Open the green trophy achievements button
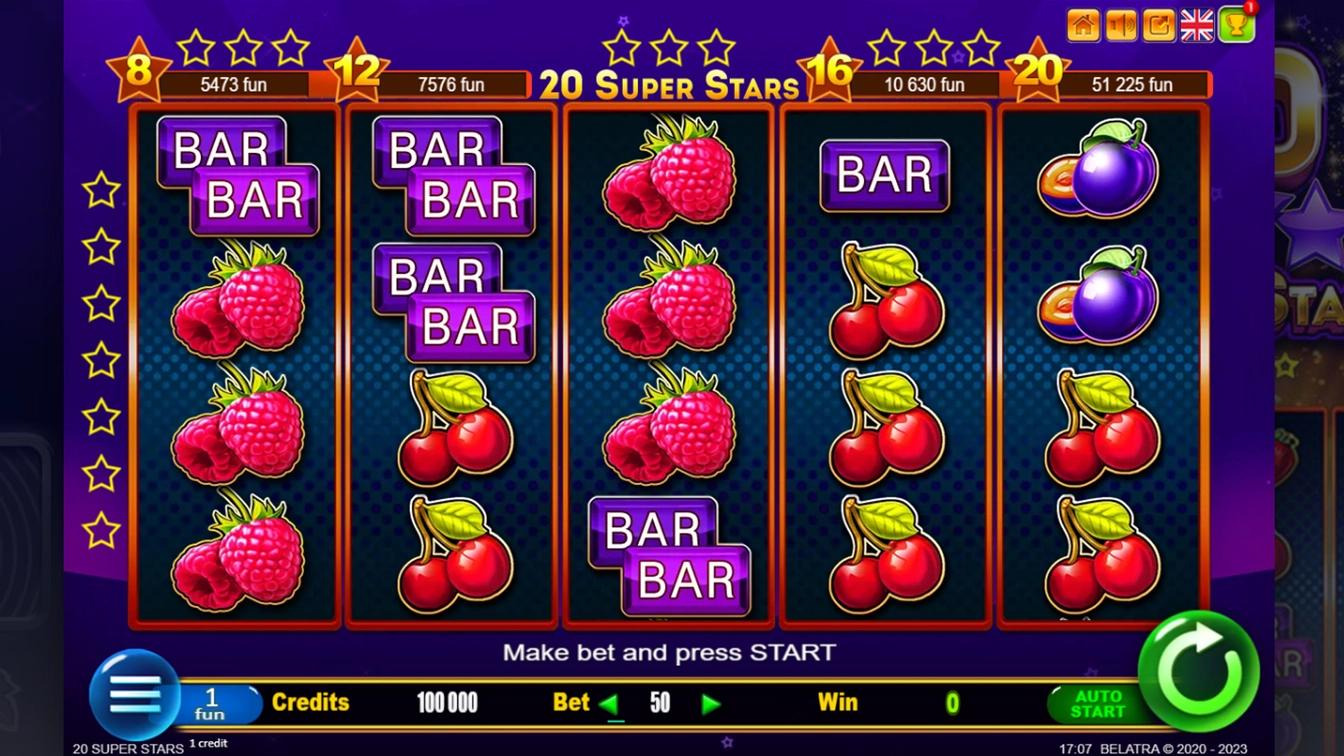This screenshot has width=1344, height=756. point(1236,26)
